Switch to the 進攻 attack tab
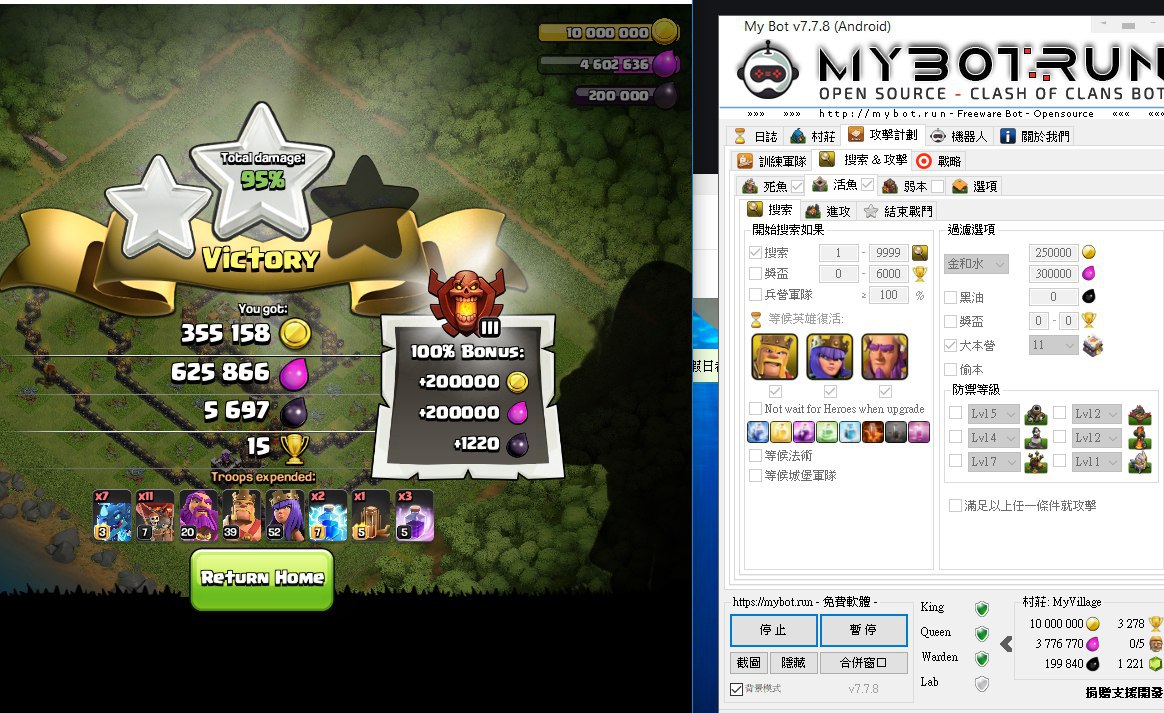This screenshot has width=1164, height=713. pos(828,211)
